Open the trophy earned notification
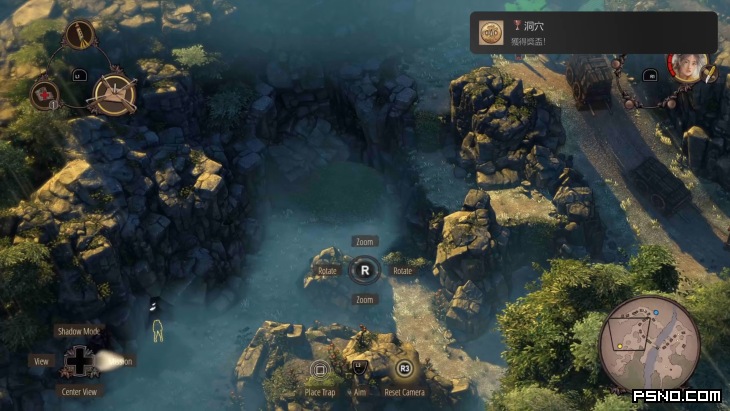The width and height of the screenshot is (730, 411). tap(593, 32)
